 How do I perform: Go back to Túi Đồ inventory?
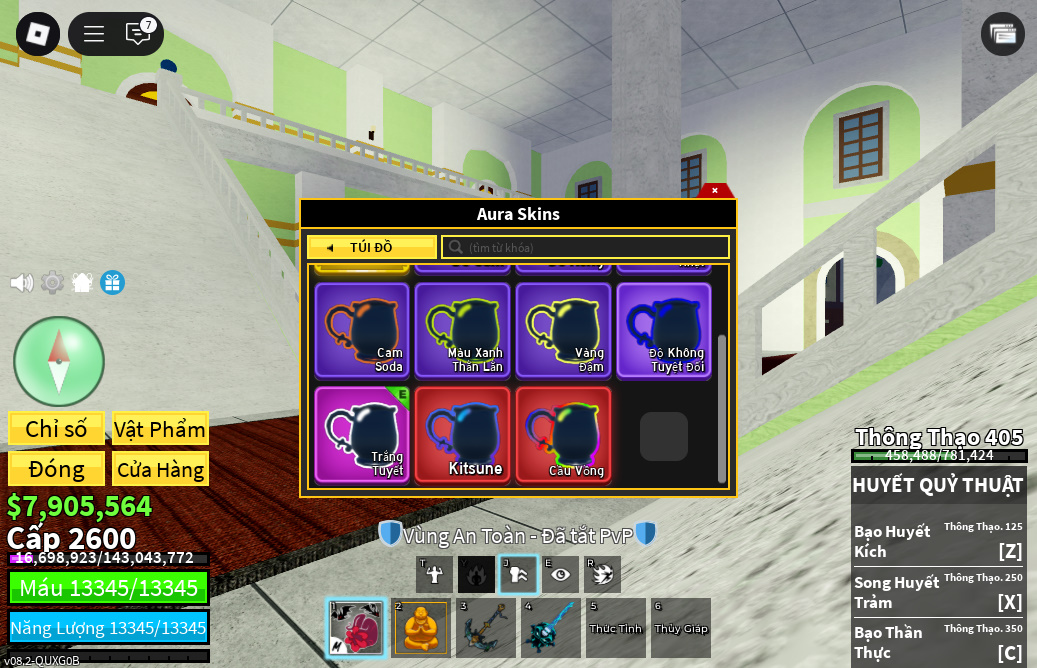[x=371, y=247]
